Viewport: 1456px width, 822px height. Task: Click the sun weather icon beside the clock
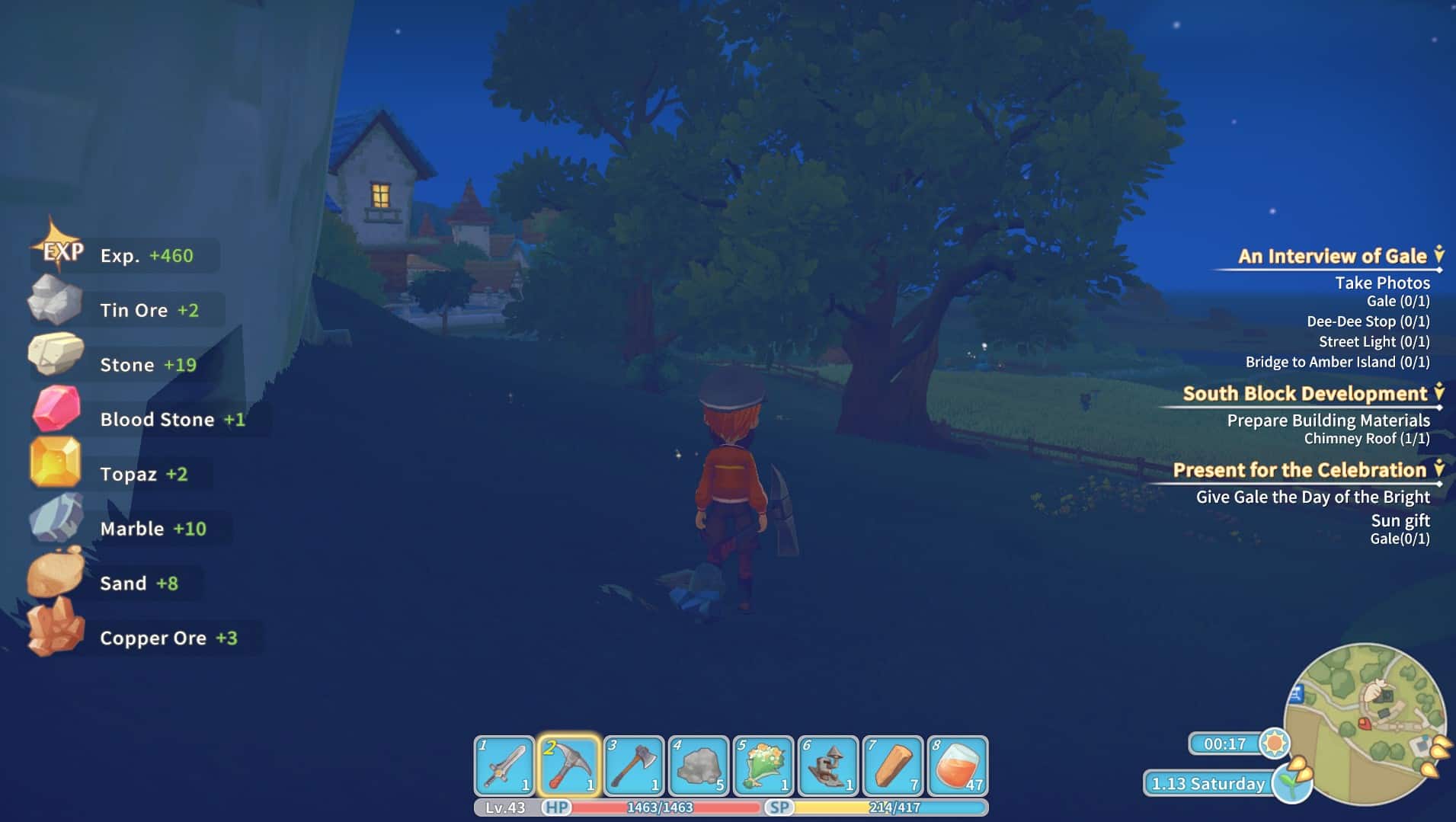coord(1275,743)
